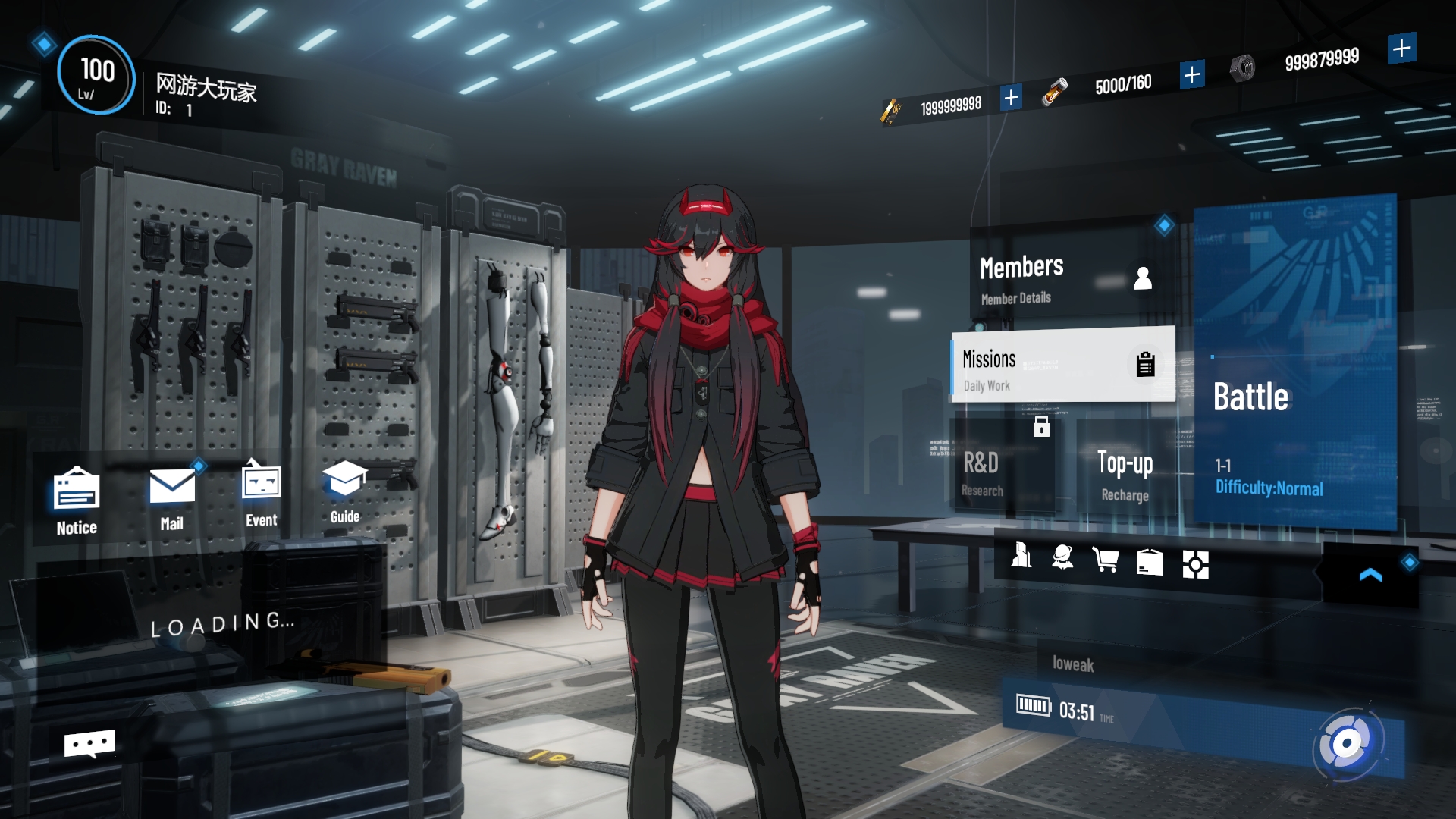Open the crosshair square icon shortcut
1456x819 pixels.
point(1195,565)
